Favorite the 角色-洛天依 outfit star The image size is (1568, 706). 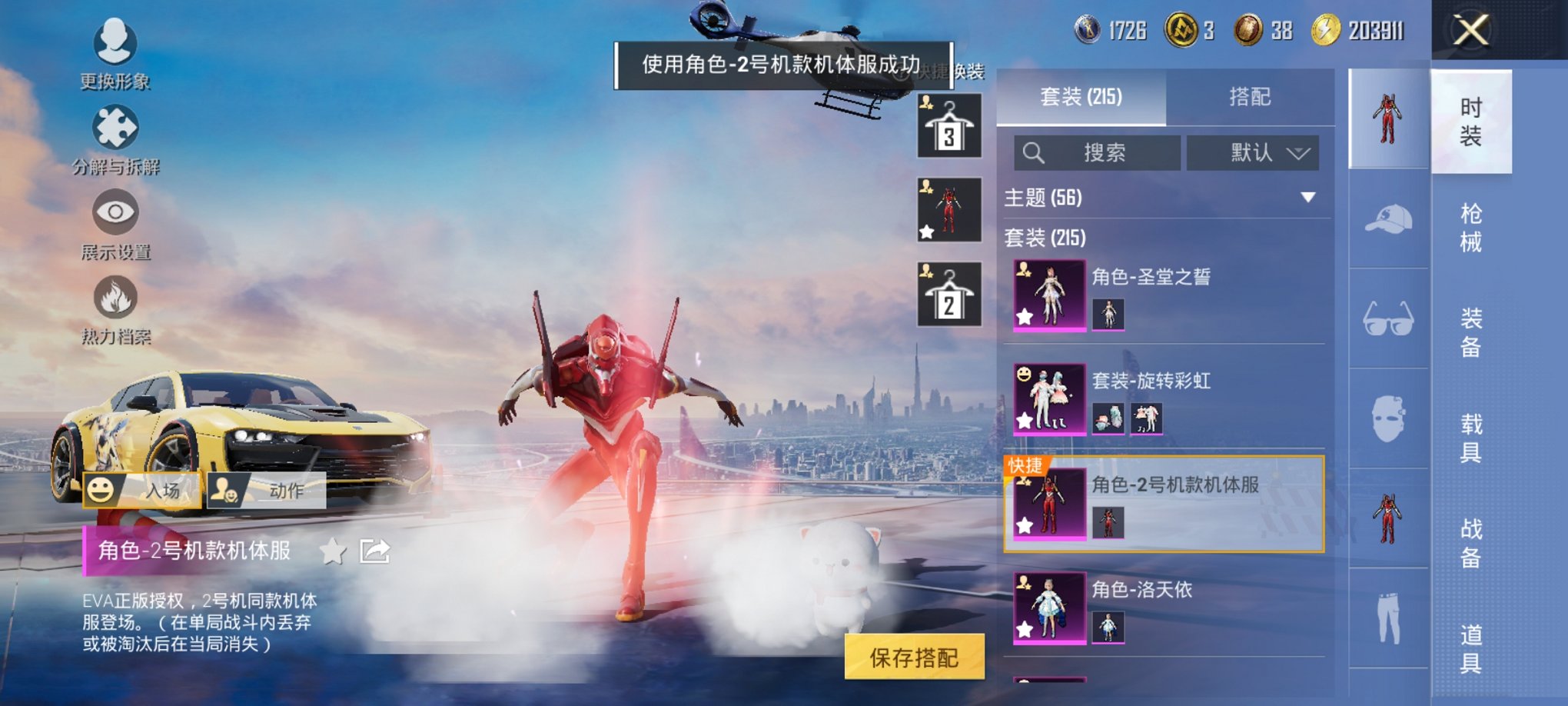pos(1025,629)
